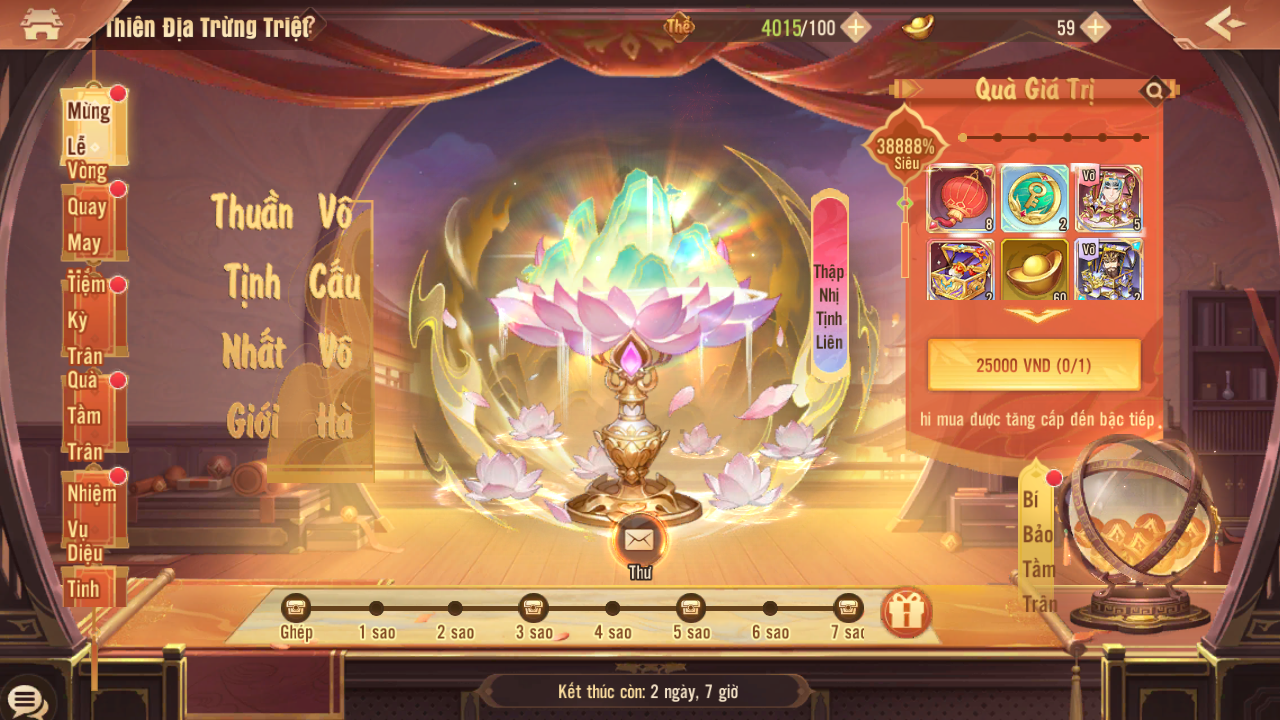The width and height of the screenshot is (1280, 720).
Task: Select the red lantern reward item
Action: 961,199
